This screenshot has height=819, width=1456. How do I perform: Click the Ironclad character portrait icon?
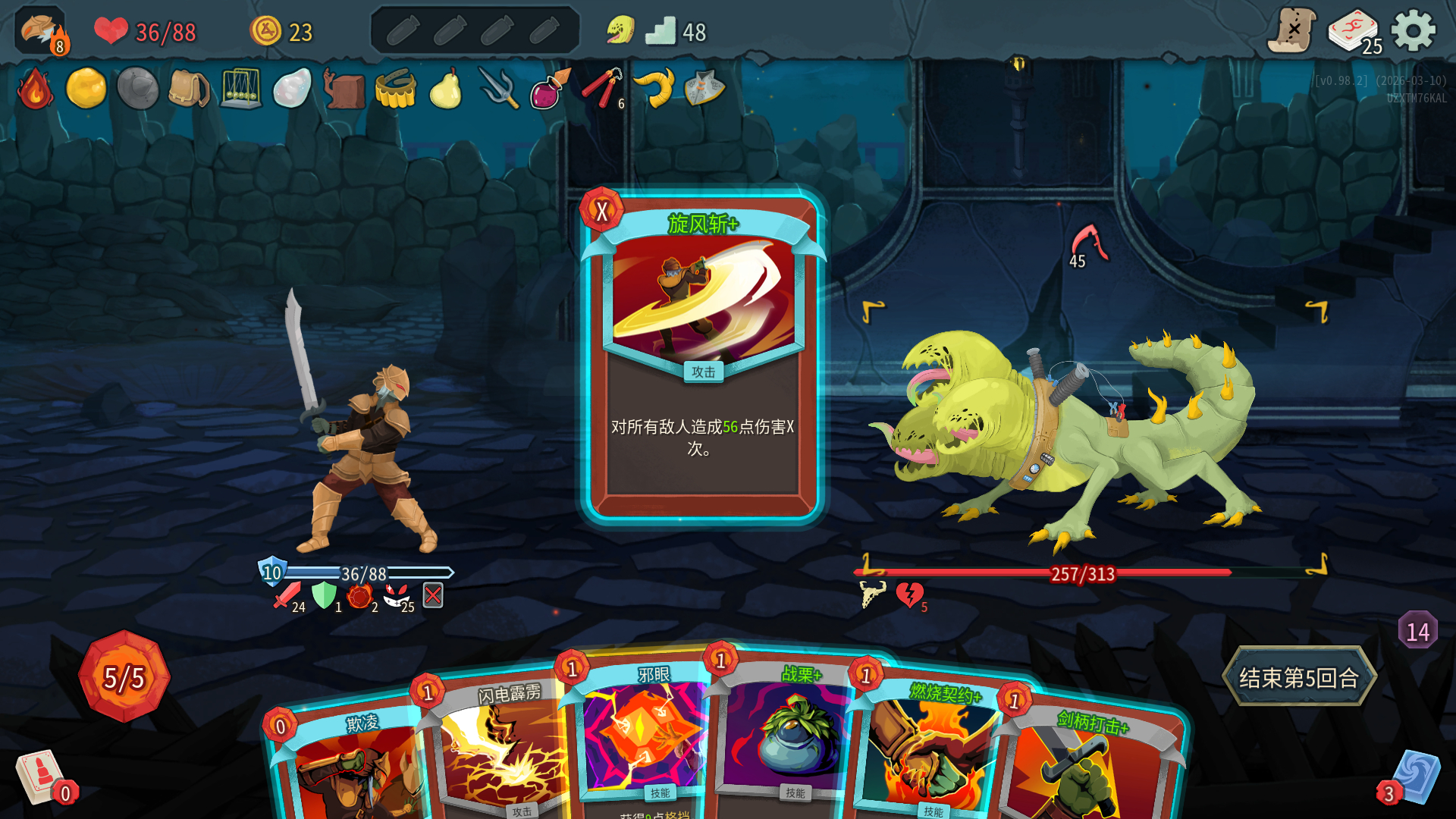[41, 32]
